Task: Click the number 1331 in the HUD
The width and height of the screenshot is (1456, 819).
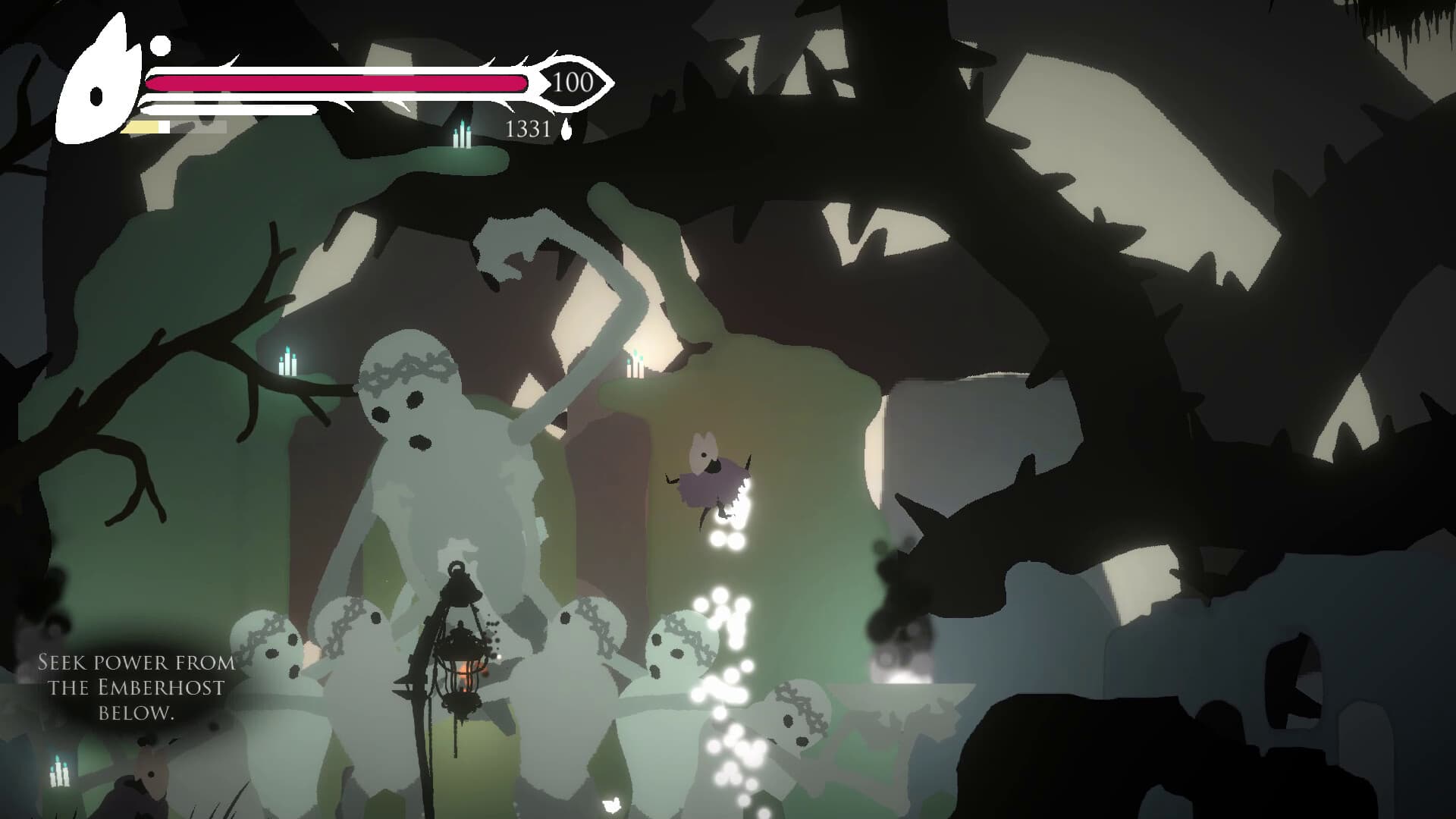Action: pyautogui.click(x=526, y=129)
